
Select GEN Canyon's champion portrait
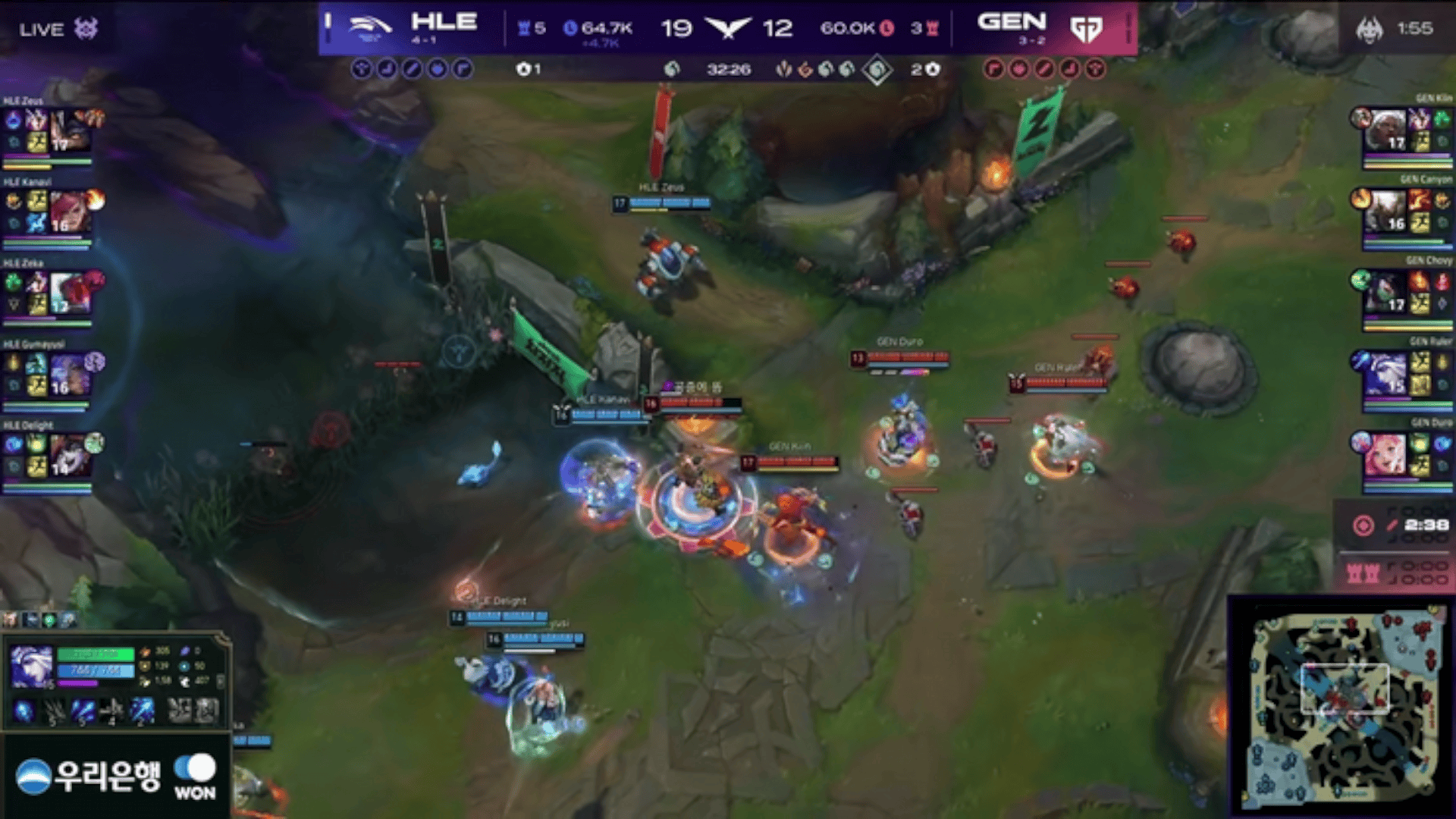[x=1386, y=211]
